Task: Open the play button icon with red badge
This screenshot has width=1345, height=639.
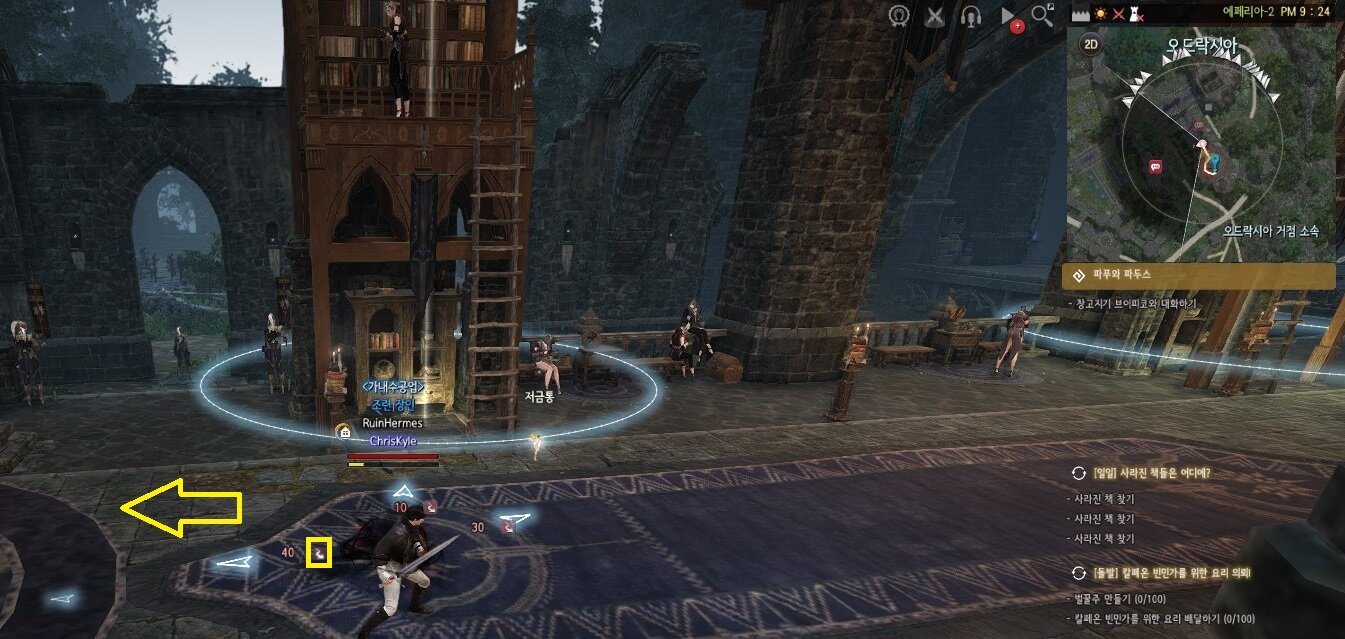Action: coord(1009,17)
